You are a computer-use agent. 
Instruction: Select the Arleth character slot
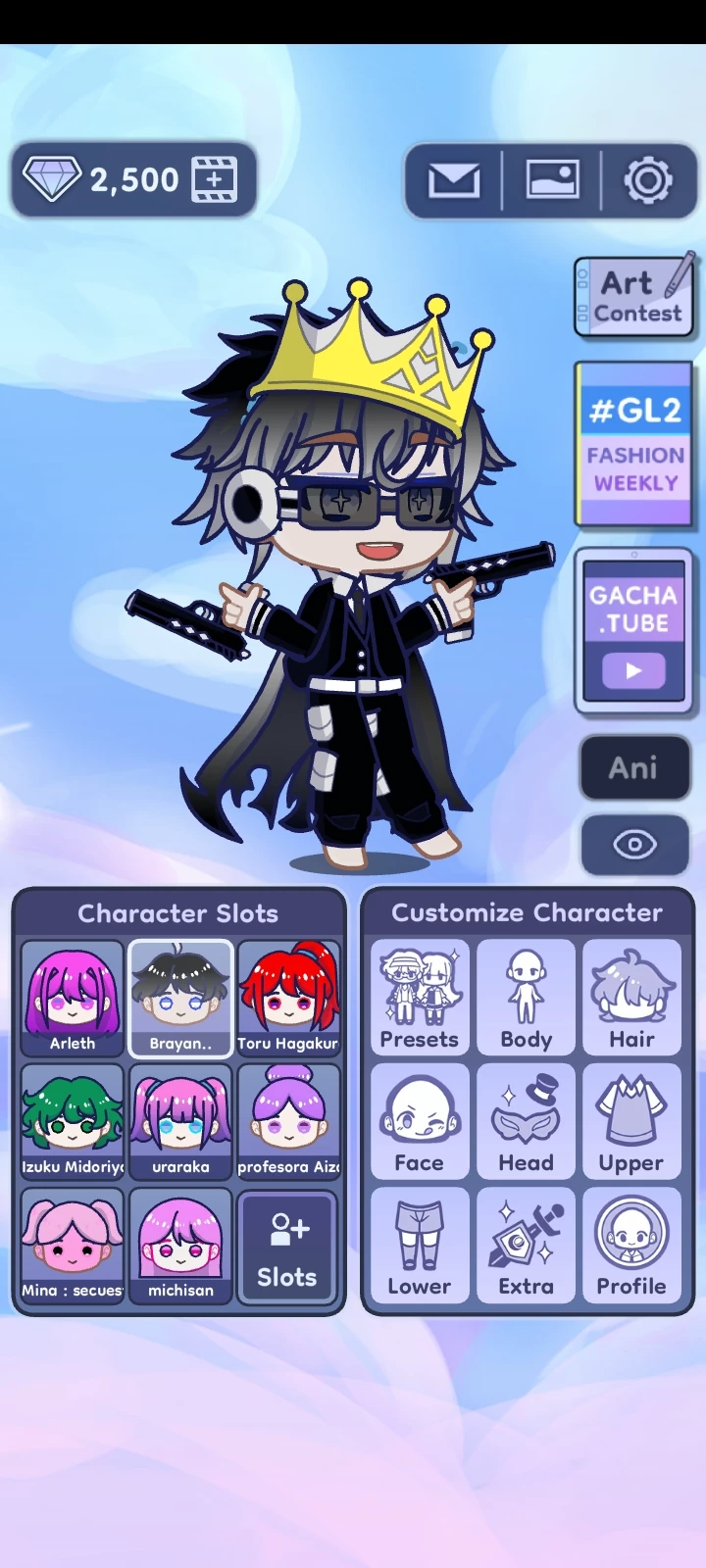tap(73, 998)
